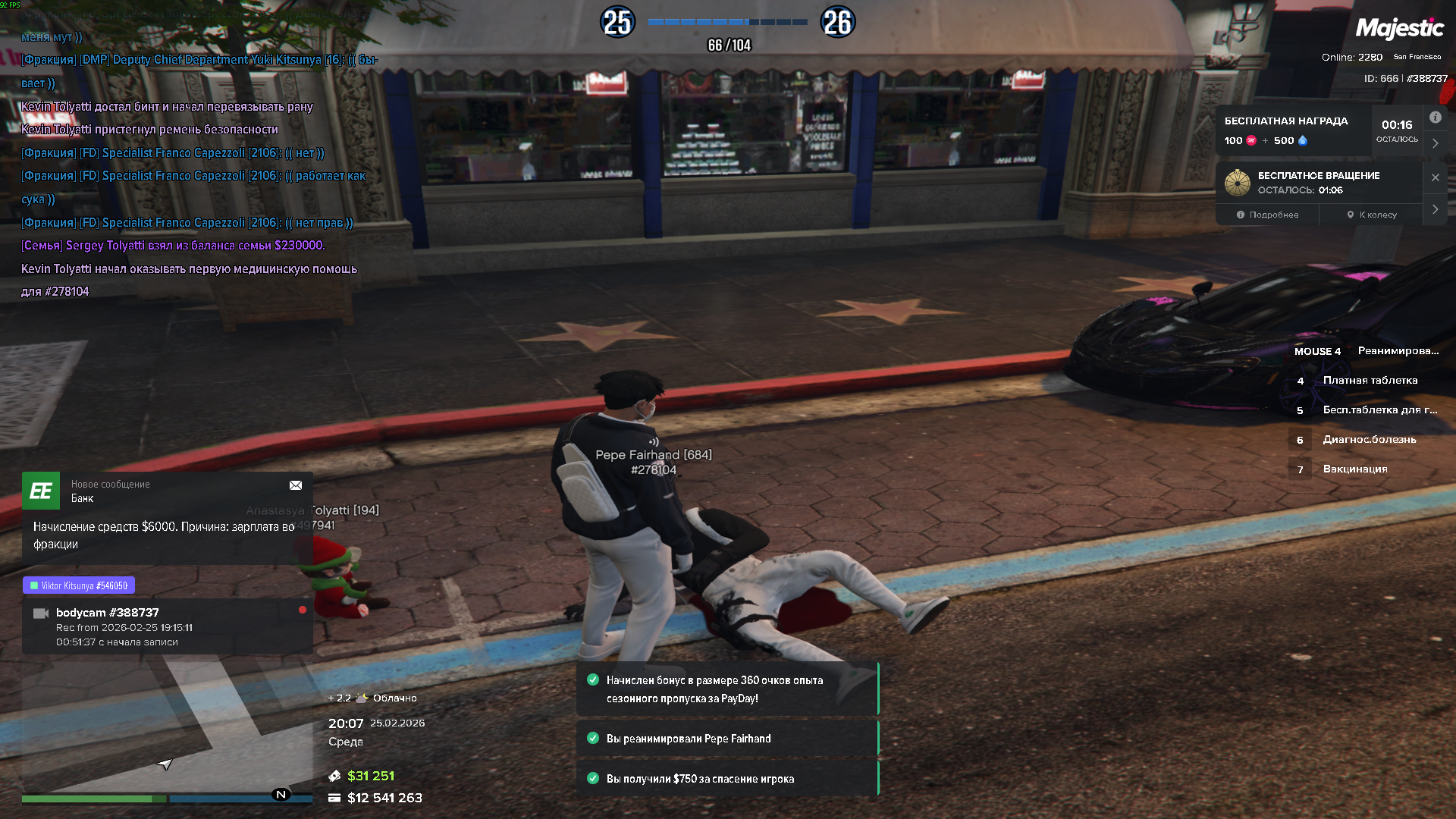
Task: Open the bank message envelope icon
Action: (x=296, y=485)
